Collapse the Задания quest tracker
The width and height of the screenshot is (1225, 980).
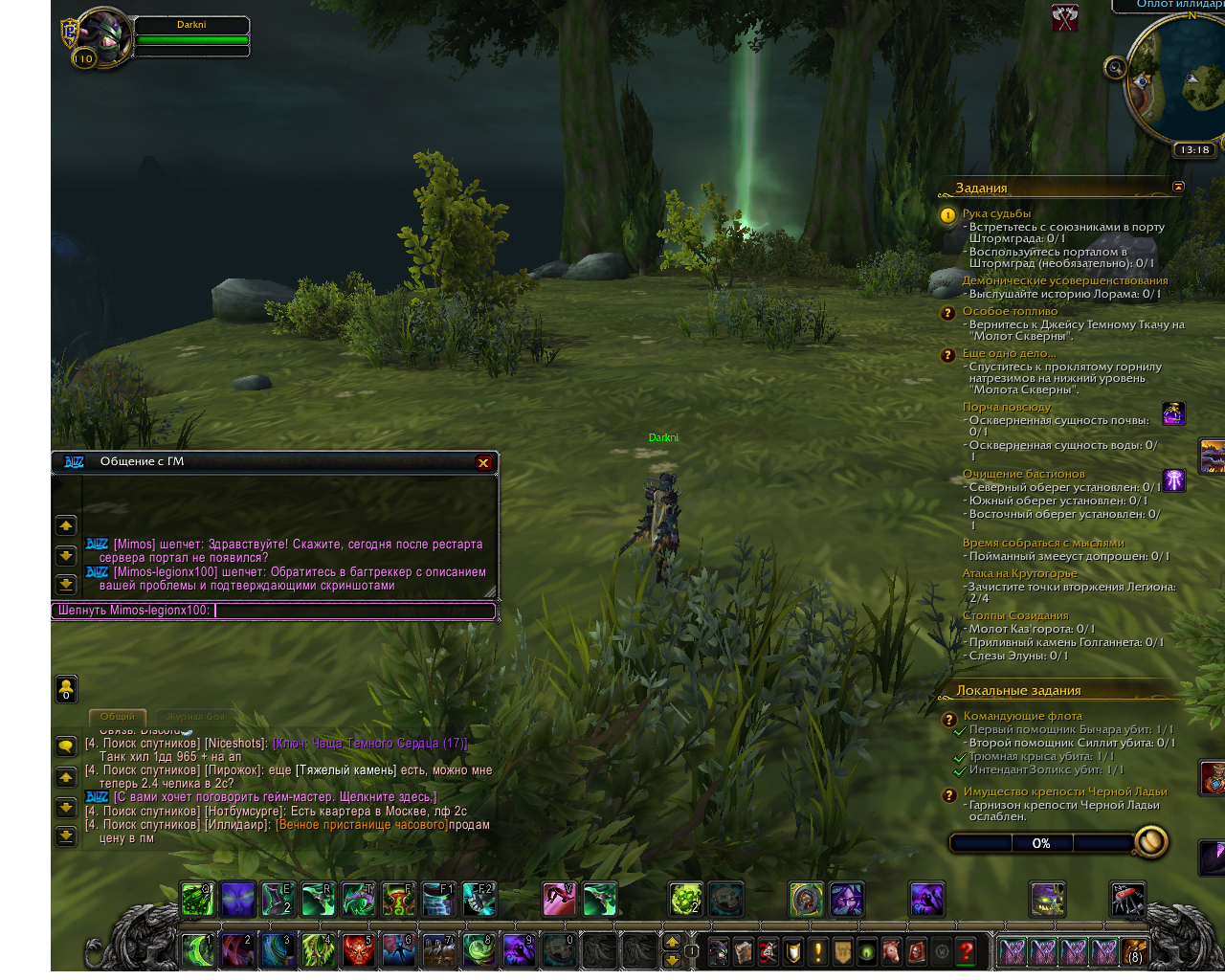(1178, 187)
